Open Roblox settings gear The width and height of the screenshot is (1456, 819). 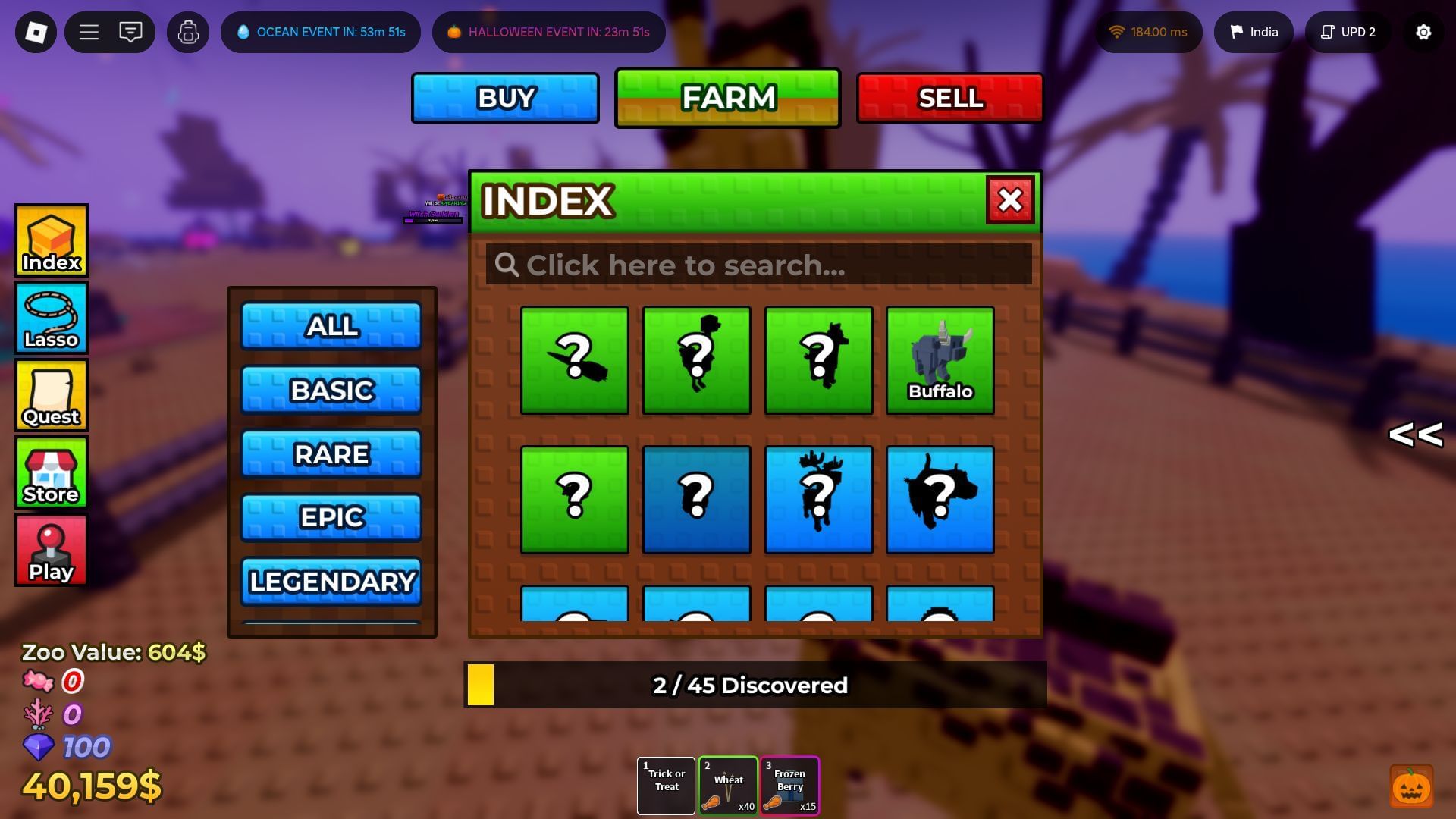(1423, 32)
